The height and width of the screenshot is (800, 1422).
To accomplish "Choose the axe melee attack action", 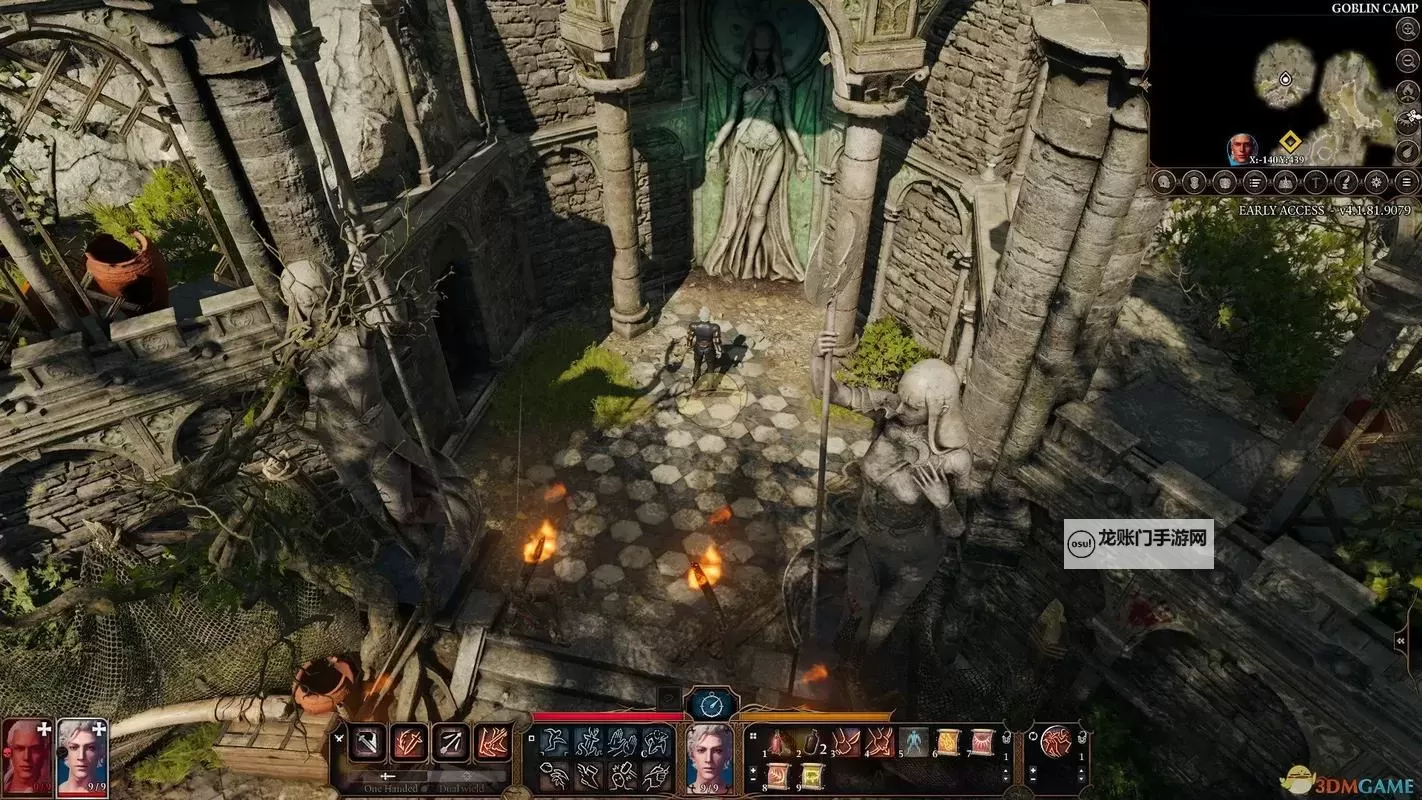I will point(367,742).
